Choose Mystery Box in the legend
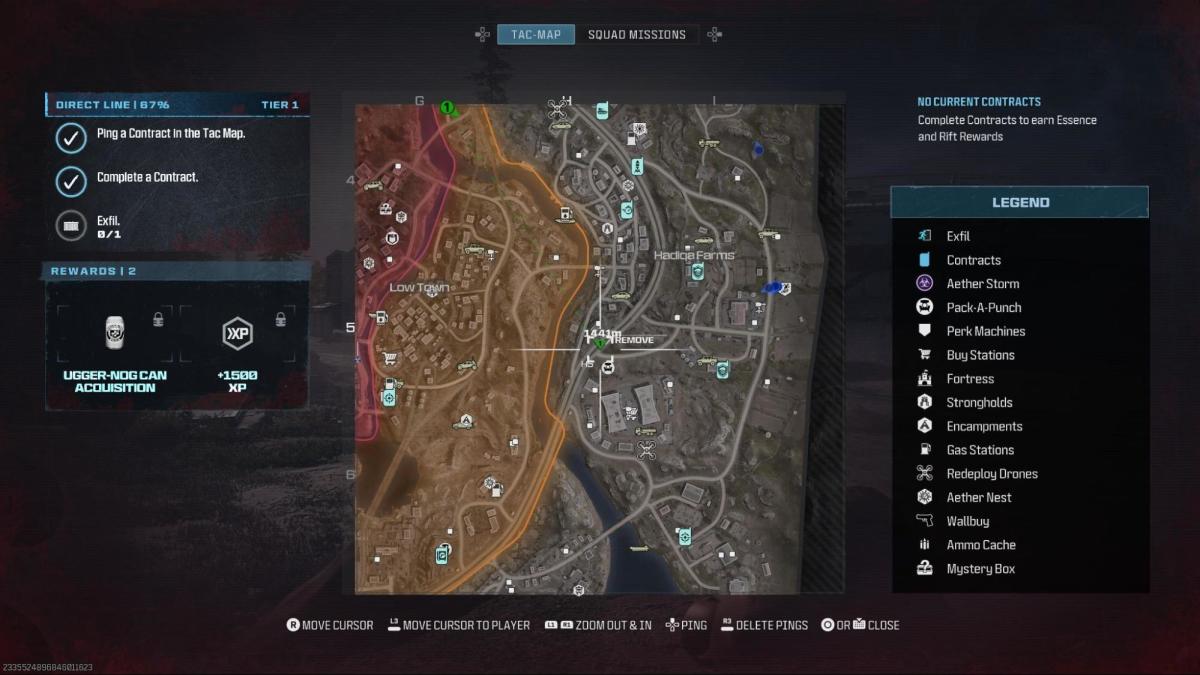The width and height of the screenshot is (1200, 675). tap(980, 569)
